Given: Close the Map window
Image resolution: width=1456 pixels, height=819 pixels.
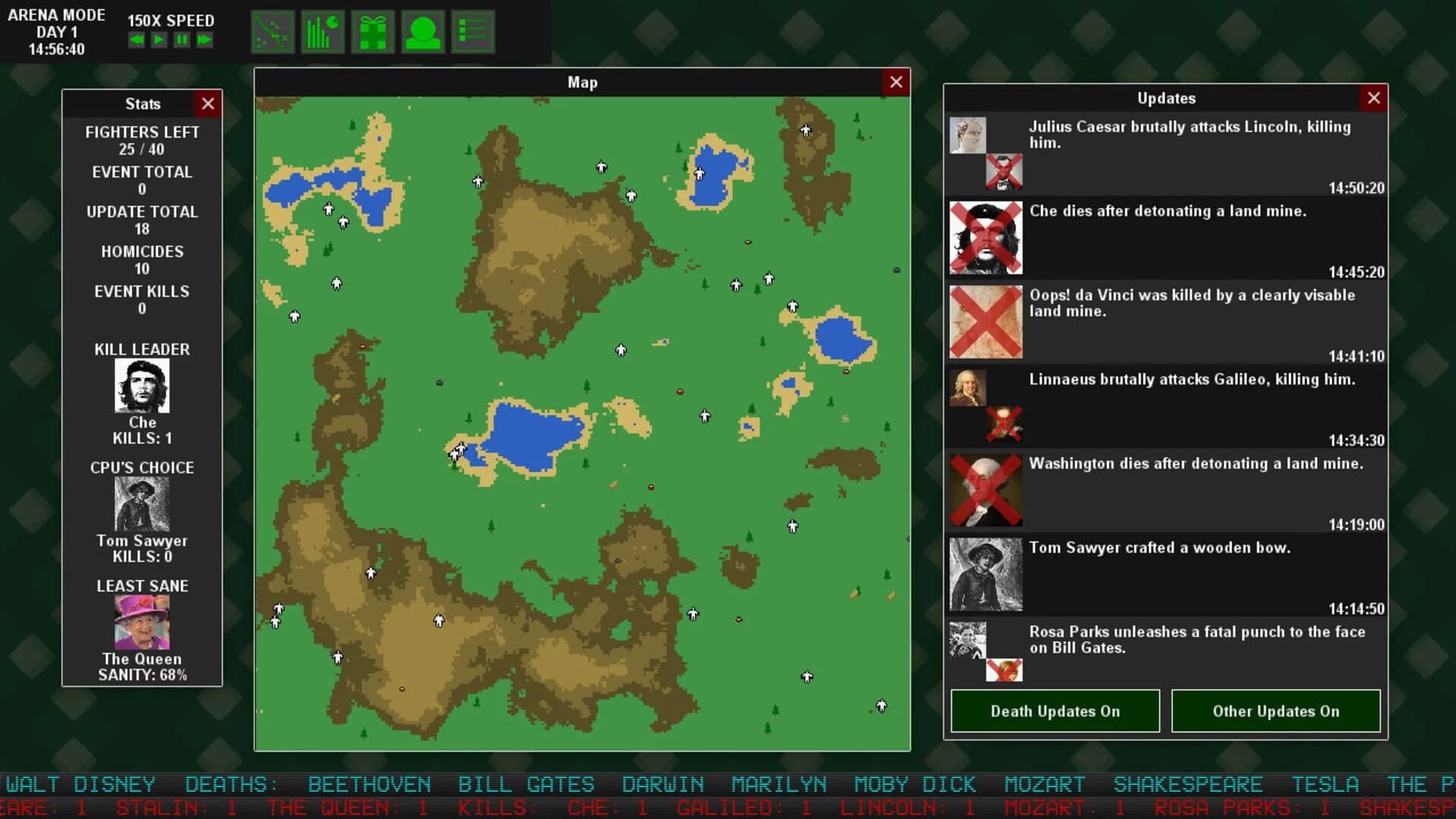Looking at the screenshot, I should 896,82.
